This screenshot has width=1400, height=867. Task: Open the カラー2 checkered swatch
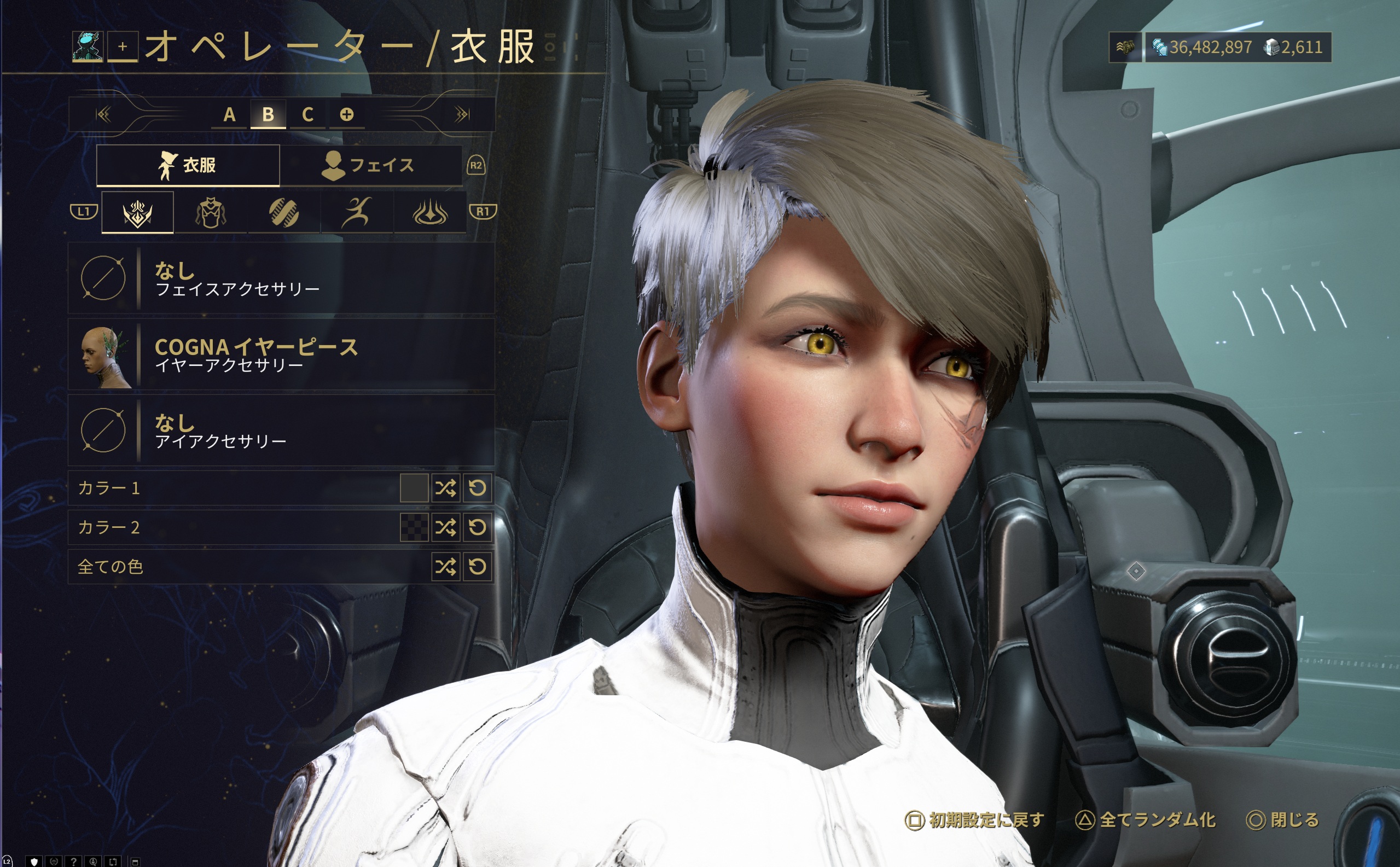click(414, 527)
